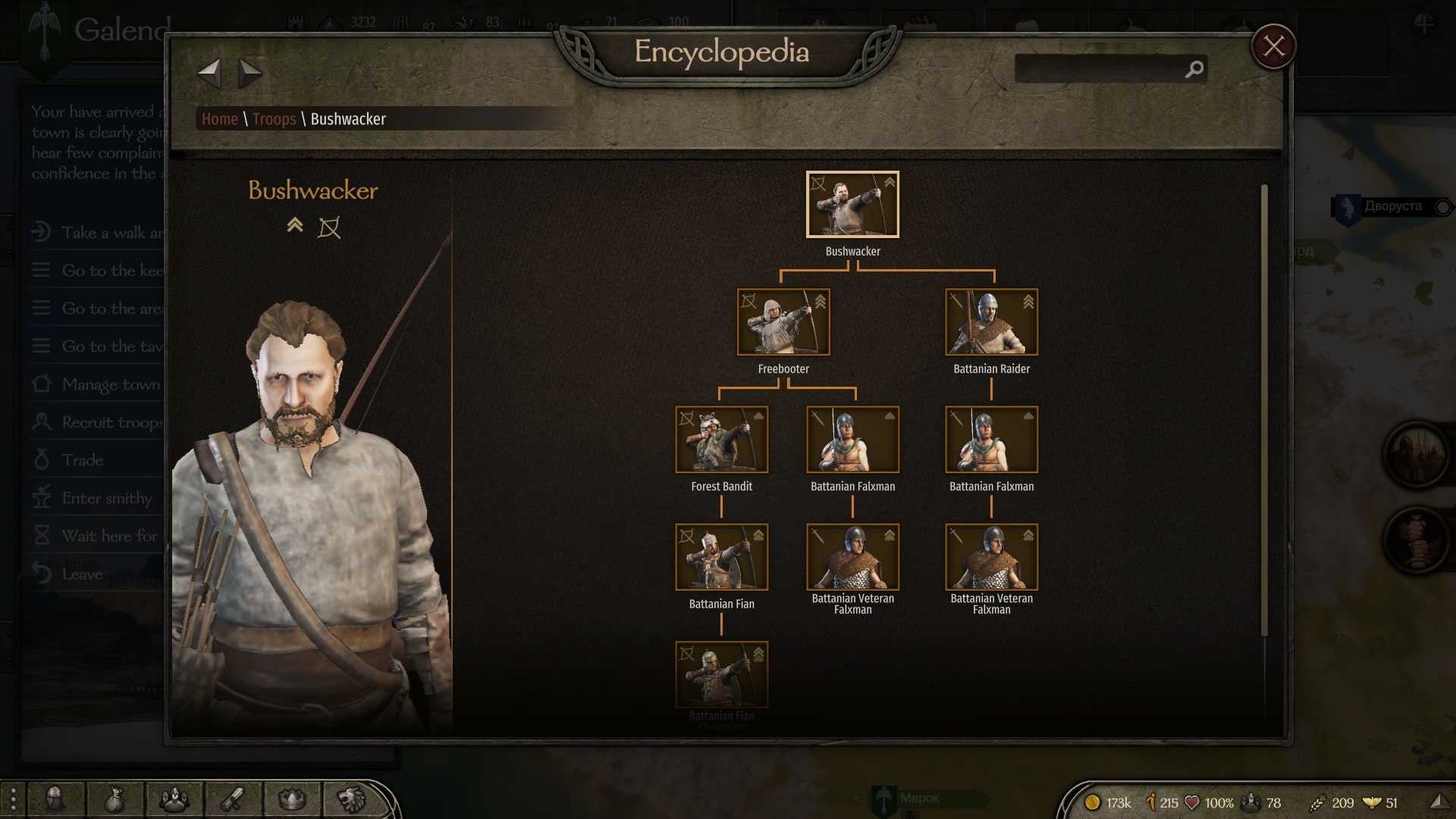
Task: Go back with the left arrow
Action: (209, 74)
